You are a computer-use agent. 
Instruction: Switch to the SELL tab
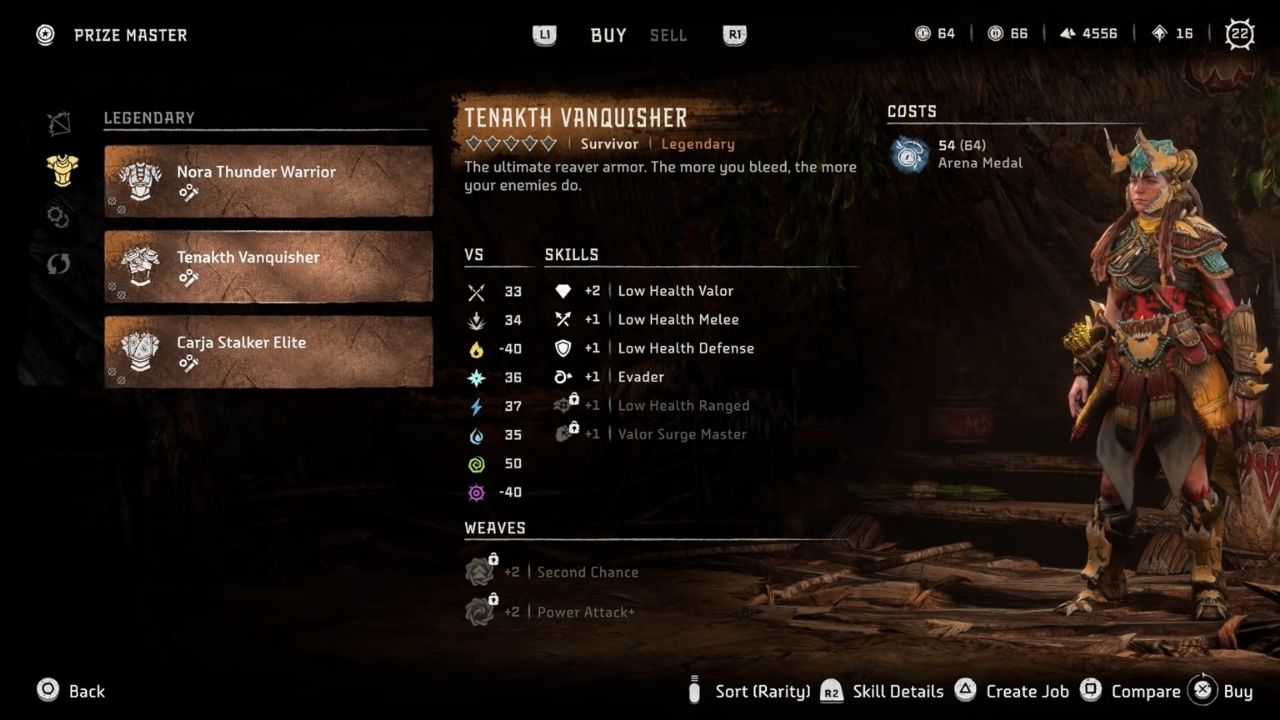click(x=667, y=35)
